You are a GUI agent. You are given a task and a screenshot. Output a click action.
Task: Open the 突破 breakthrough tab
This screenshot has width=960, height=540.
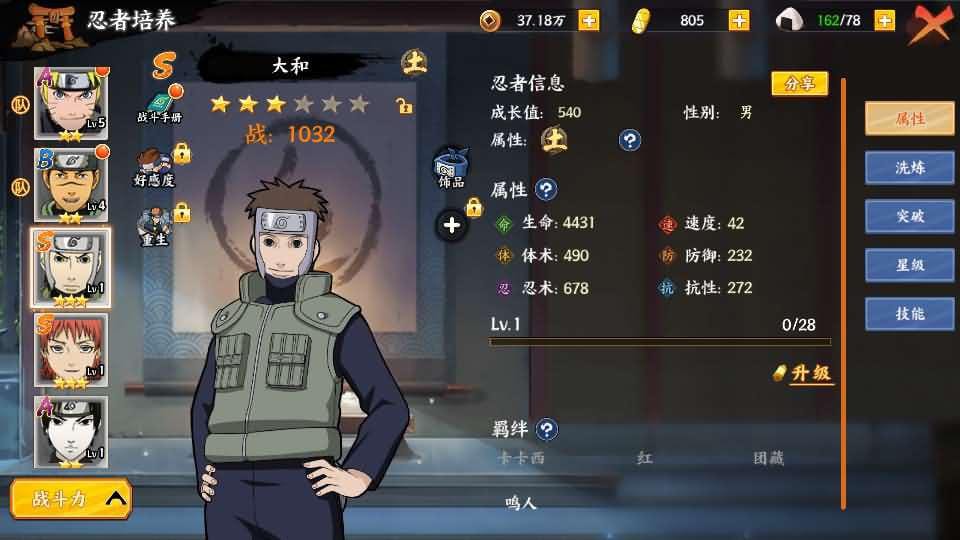tap(909, 216)
